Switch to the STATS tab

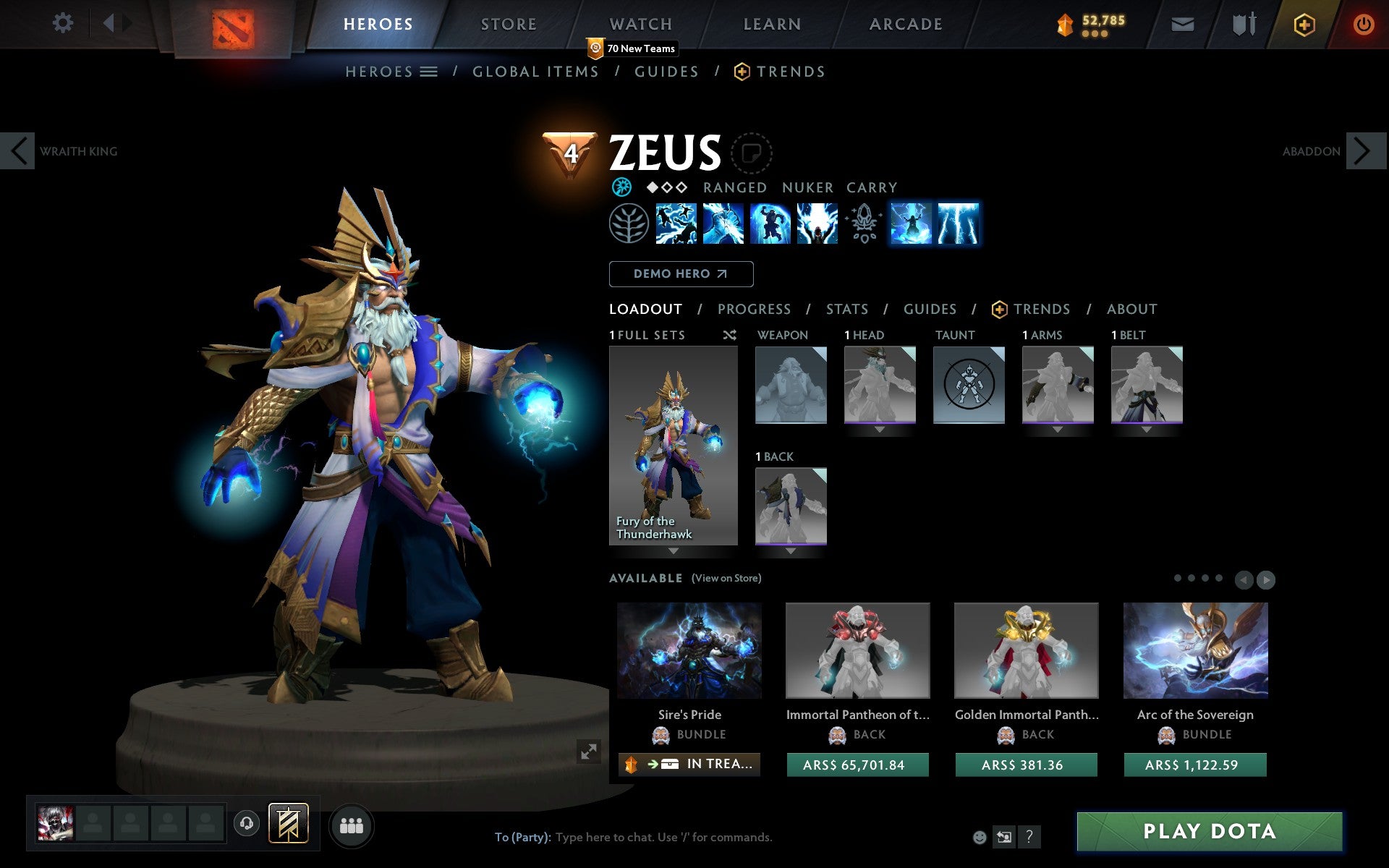[846, 309]
